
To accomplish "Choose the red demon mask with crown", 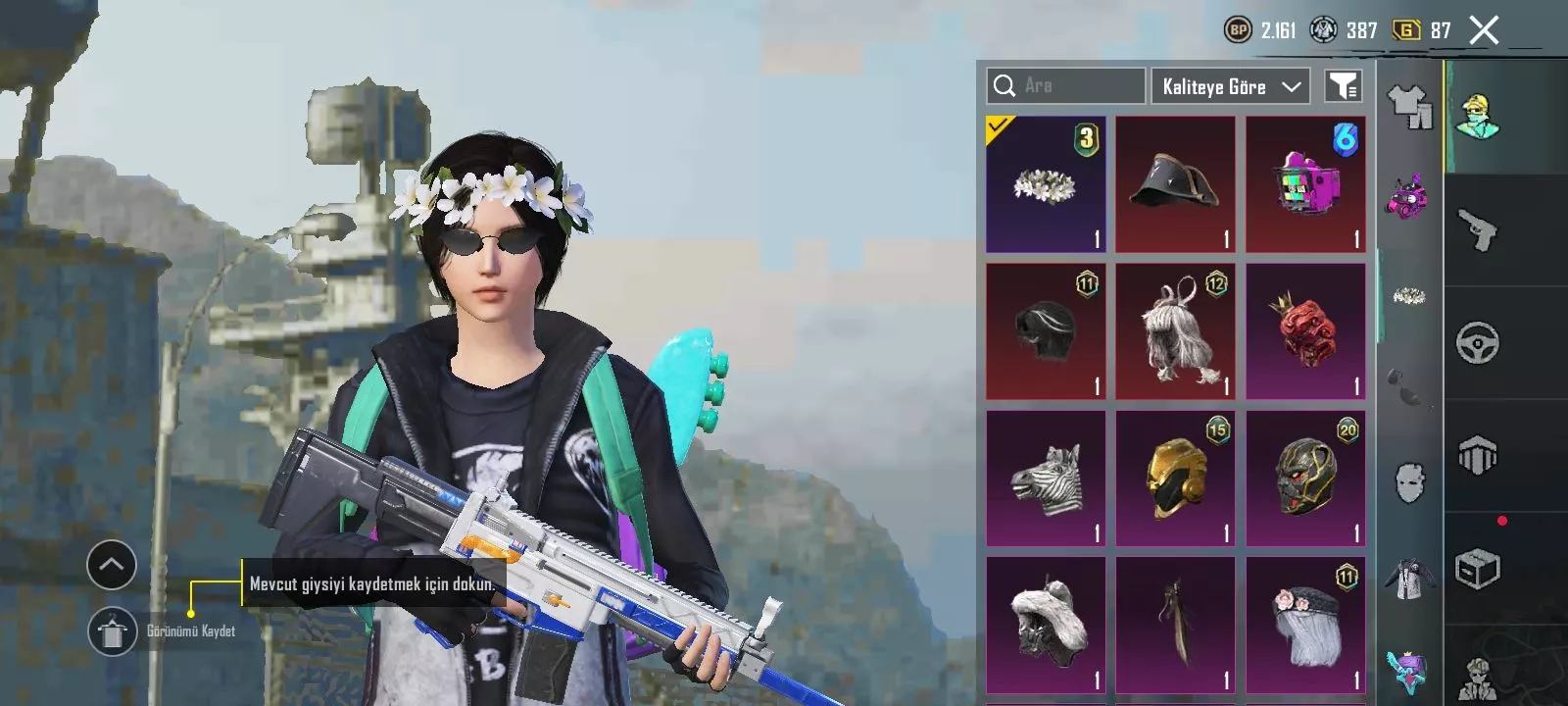I will point(1305,331).
